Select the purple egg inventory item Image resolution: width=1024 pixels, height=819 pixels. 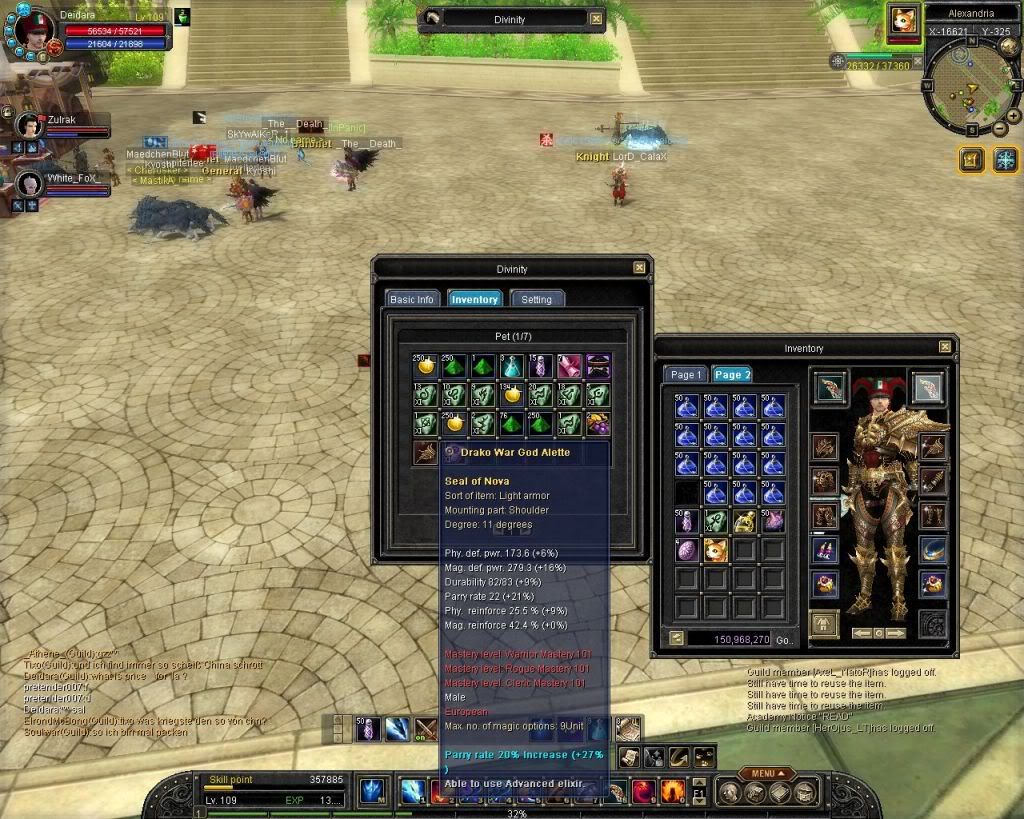point(687,550)
